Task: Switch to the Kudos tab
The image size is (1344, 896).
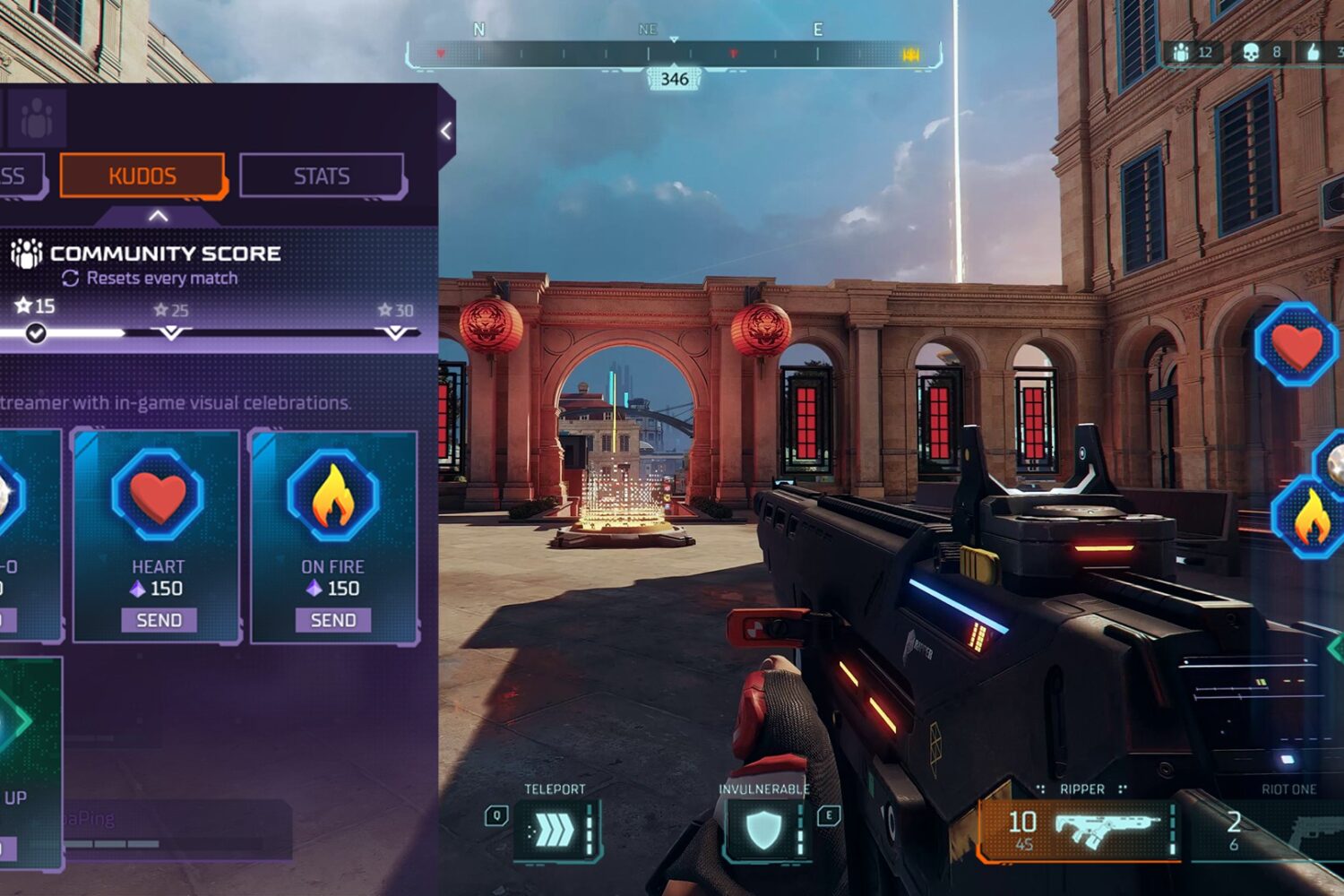Action: (142, 176)
